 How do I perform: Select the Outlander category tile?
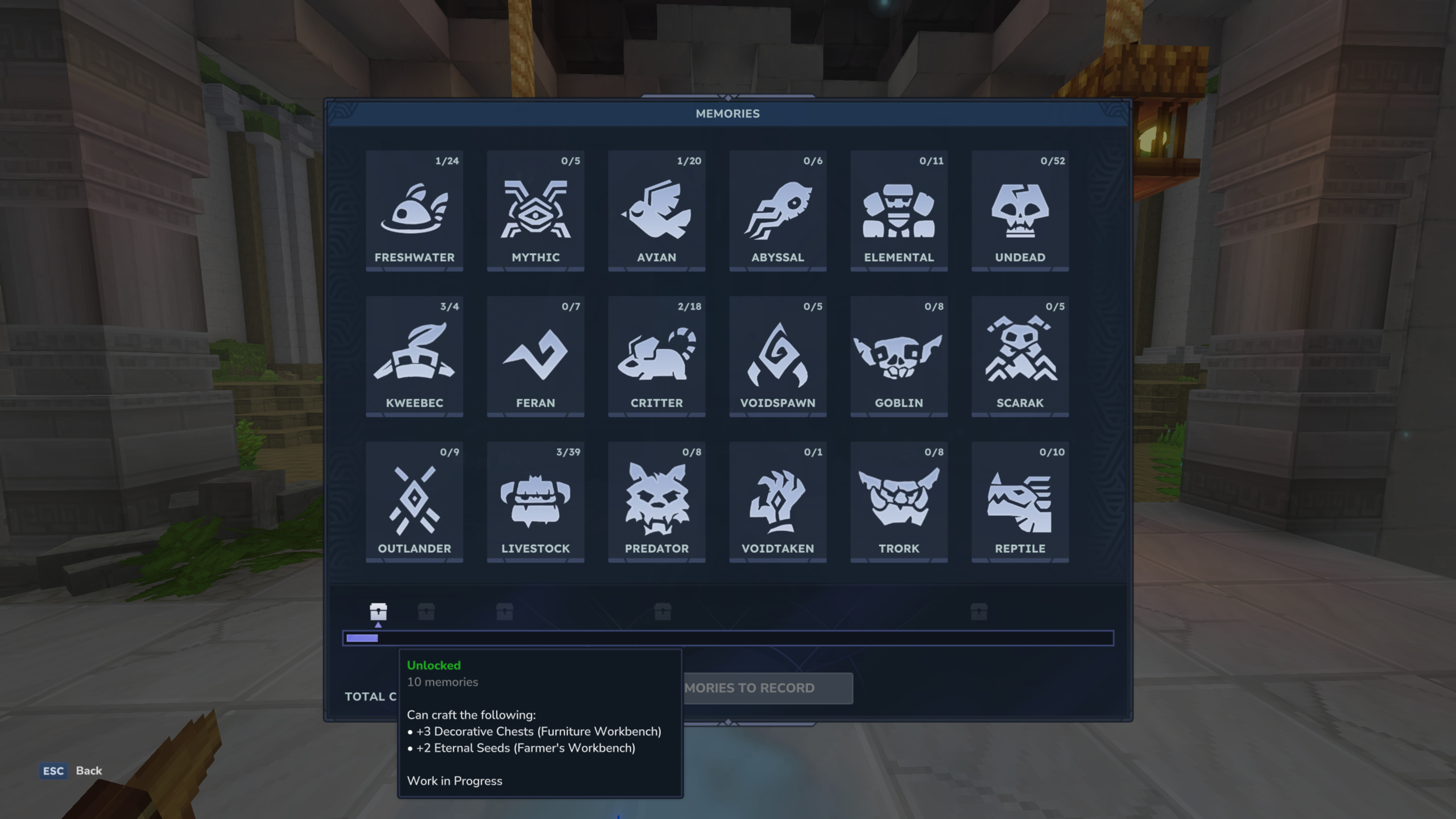click(415, 503)
